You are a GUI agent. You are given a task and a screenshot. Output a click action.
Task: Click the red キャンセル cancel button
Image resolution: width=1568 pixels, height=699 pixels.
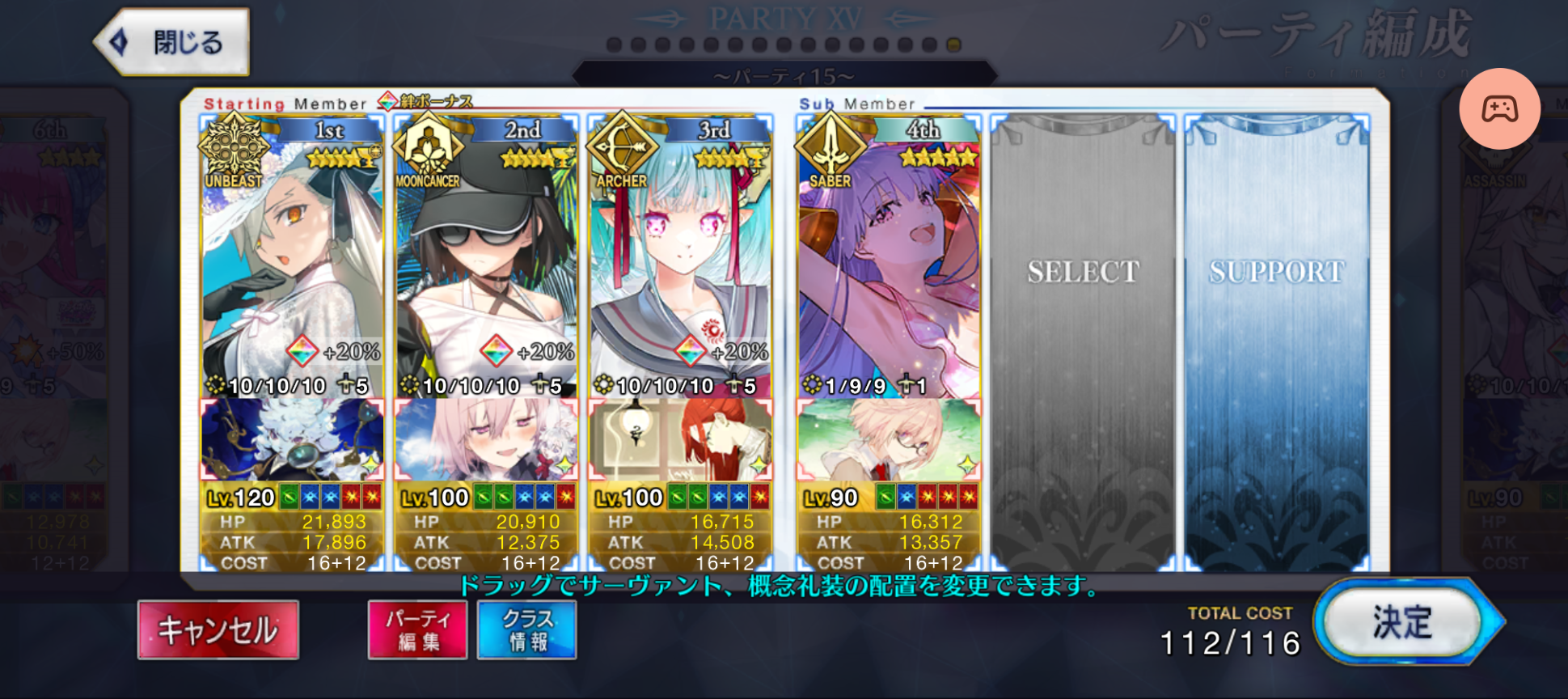coord(218,629)
